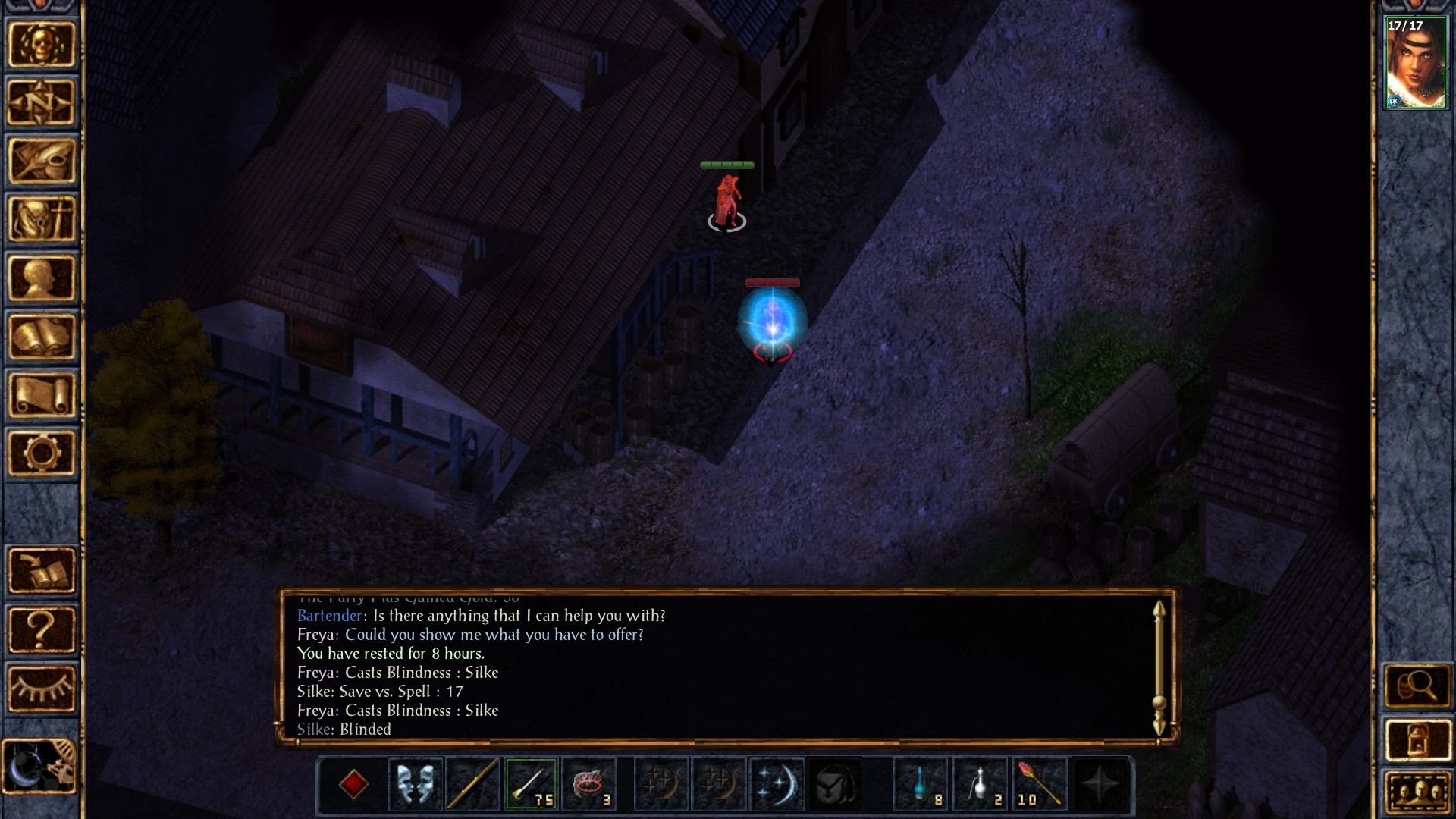The width and height of the screenshot is (1456, 819).
Task: Show the character record bust icon
Action: tap(42, 278)
